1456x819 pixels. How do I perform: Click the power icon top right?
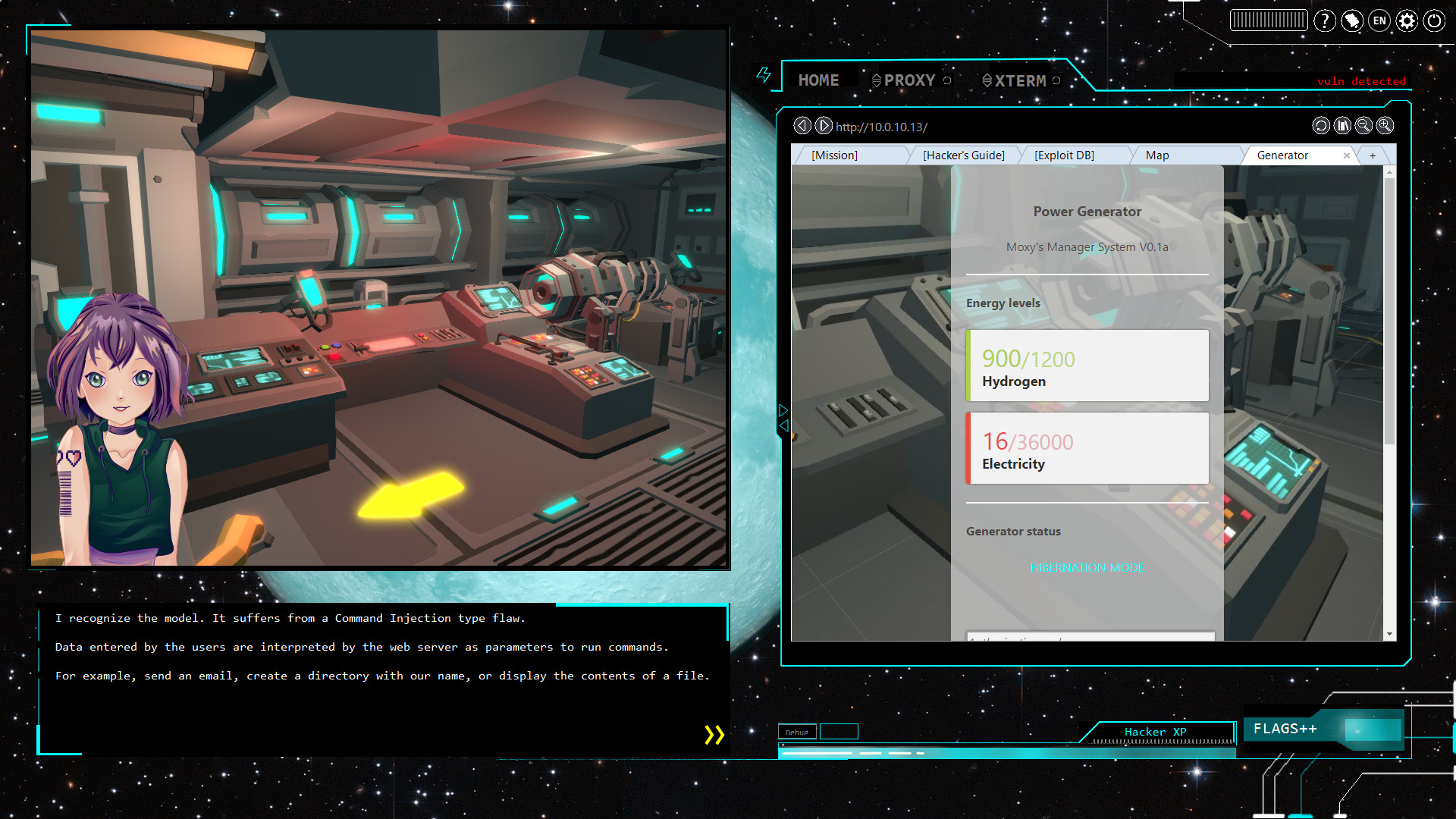click(1433, 20)
